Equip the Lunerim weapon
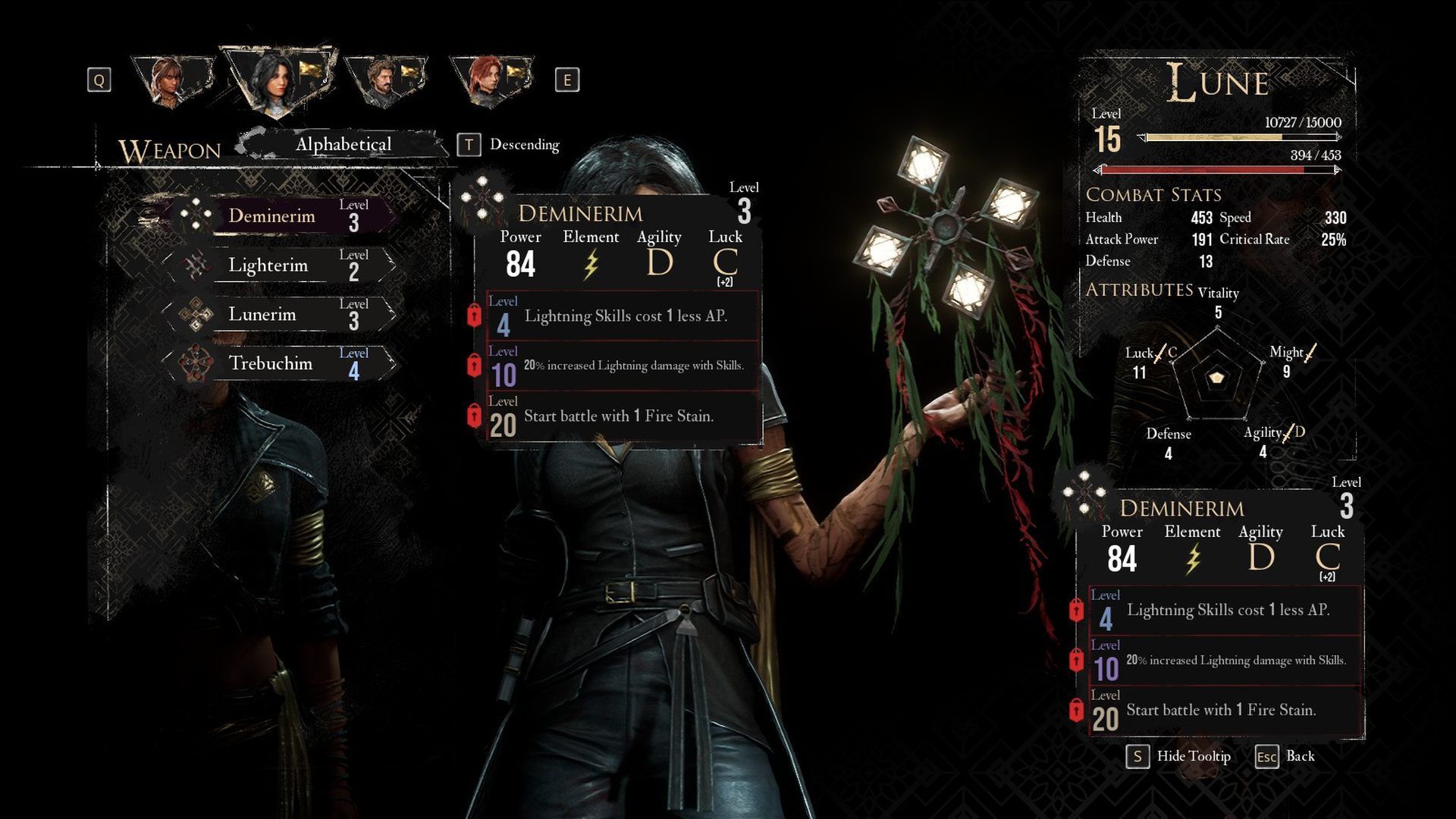The width and height of the screenshot is (1456, 819). (279, 315)
